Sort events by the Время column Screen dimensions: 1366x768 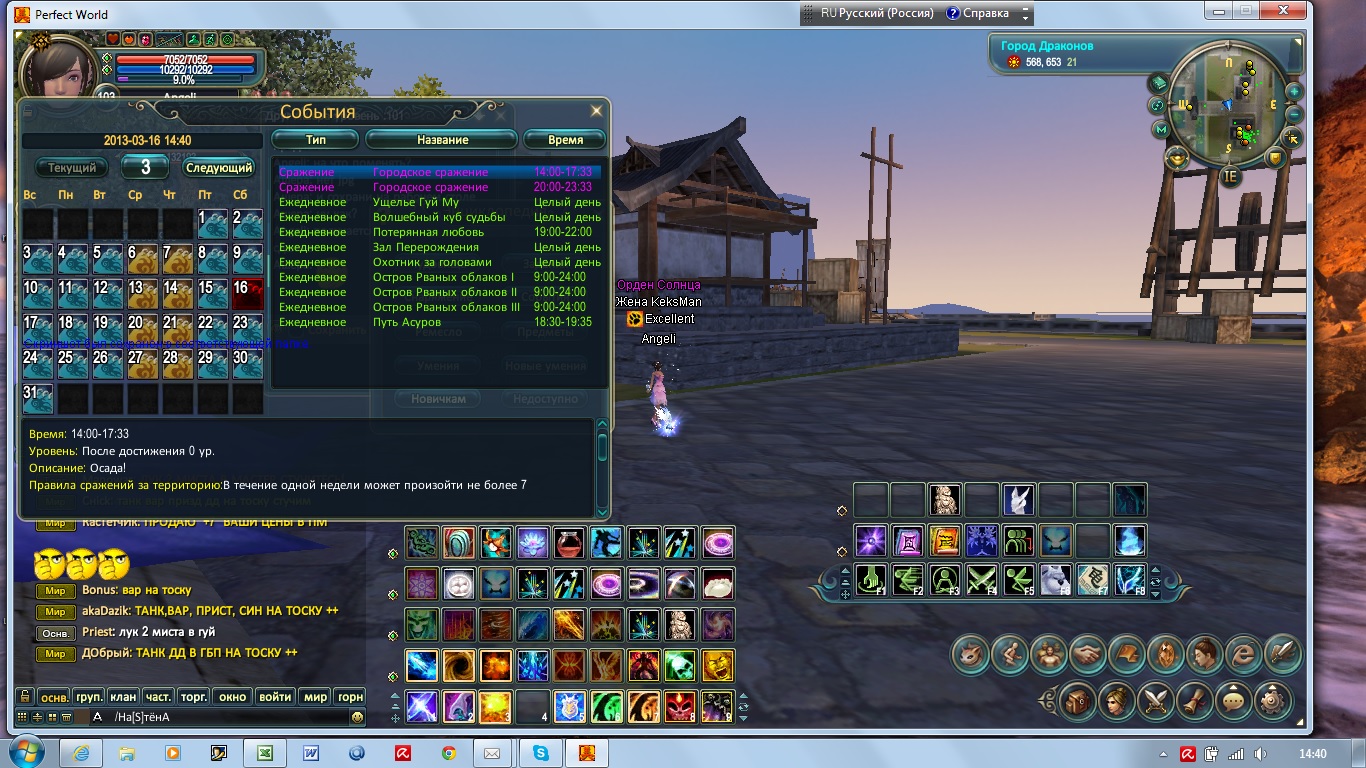click(564, 140)
